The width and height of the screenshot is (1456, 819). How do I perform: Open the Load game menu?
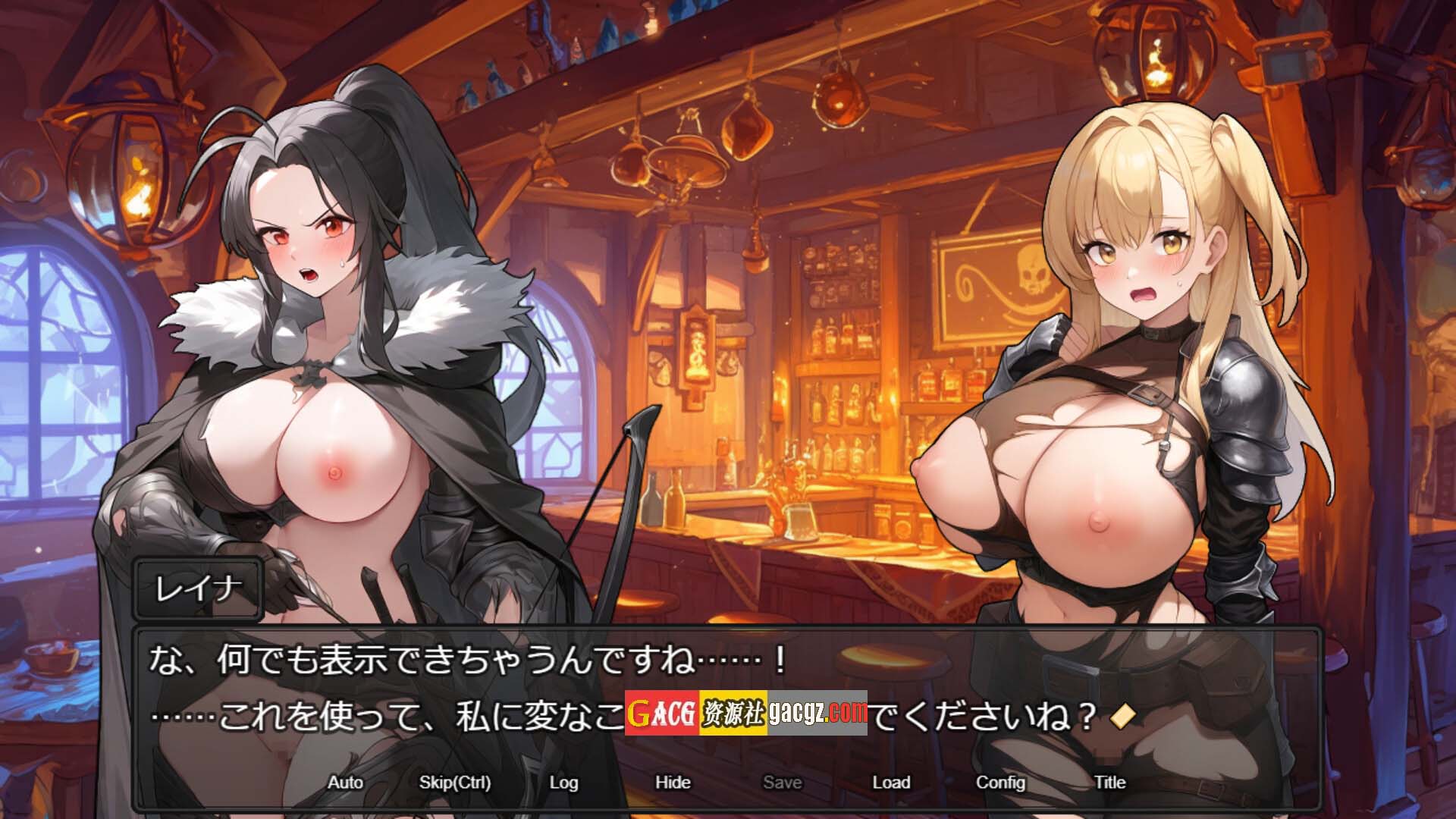tap(891, 782)
